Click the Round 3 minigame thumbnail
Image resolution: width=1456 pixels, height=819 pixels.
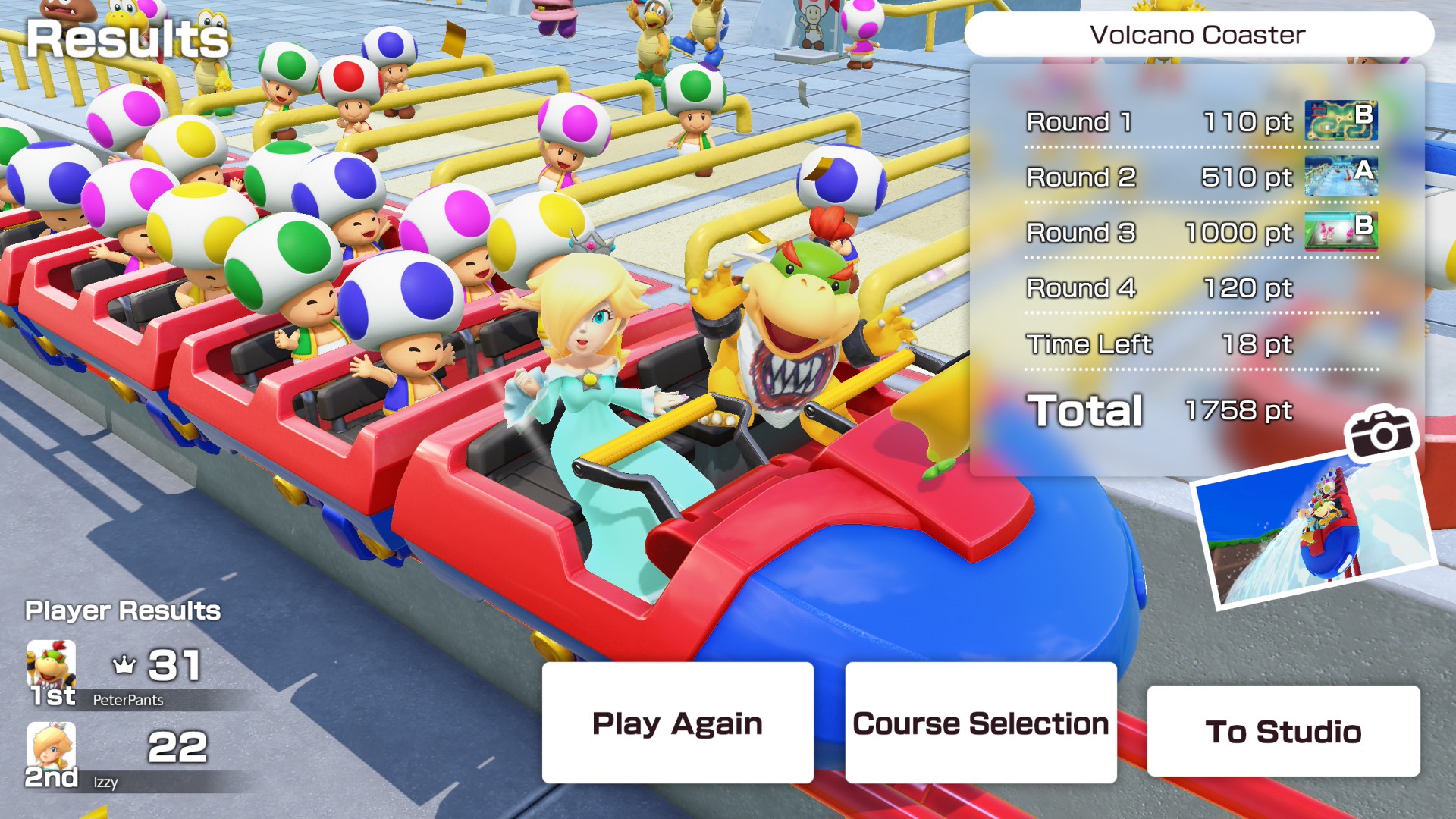[x=1341, y=232]
